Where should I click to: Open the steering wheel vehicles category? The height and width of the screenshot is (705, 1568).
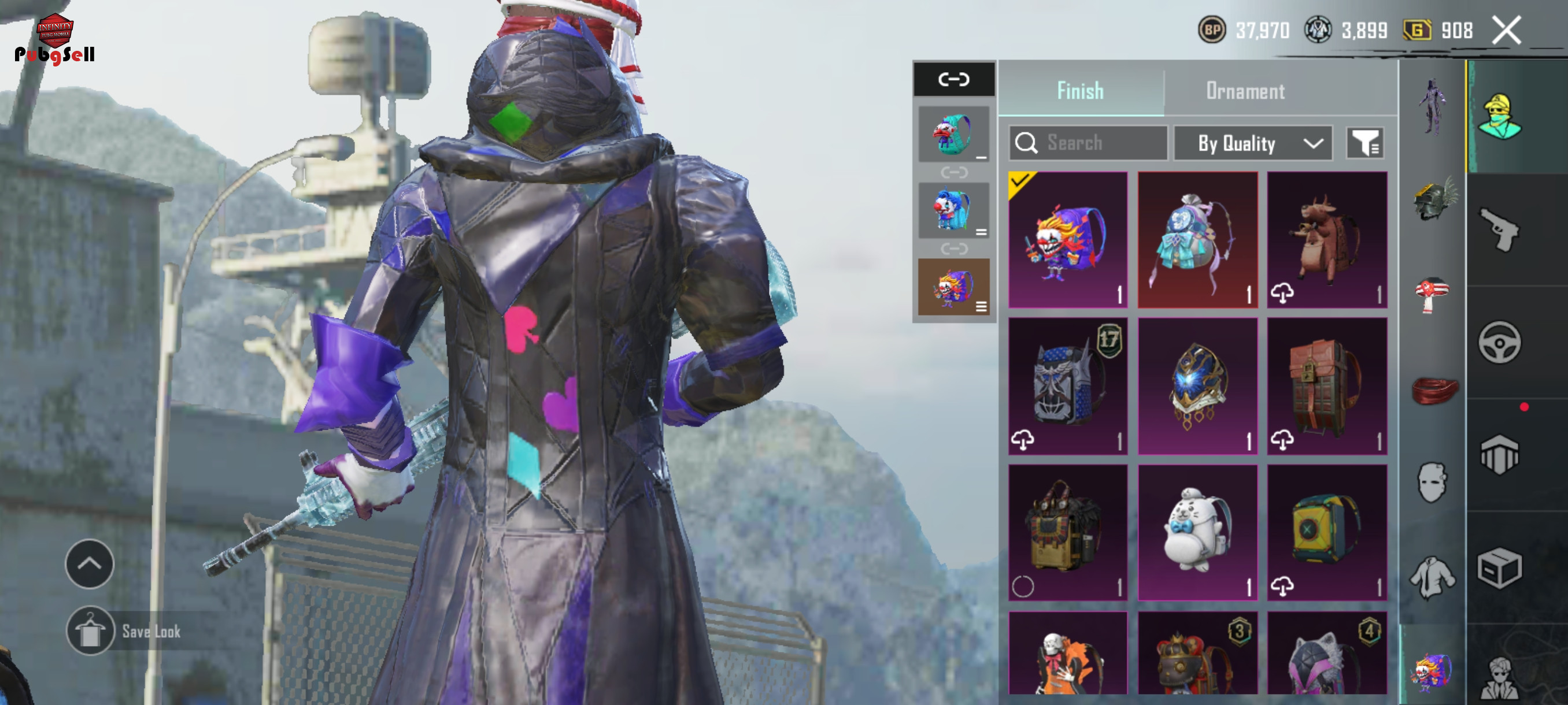tap(1499, 343)
